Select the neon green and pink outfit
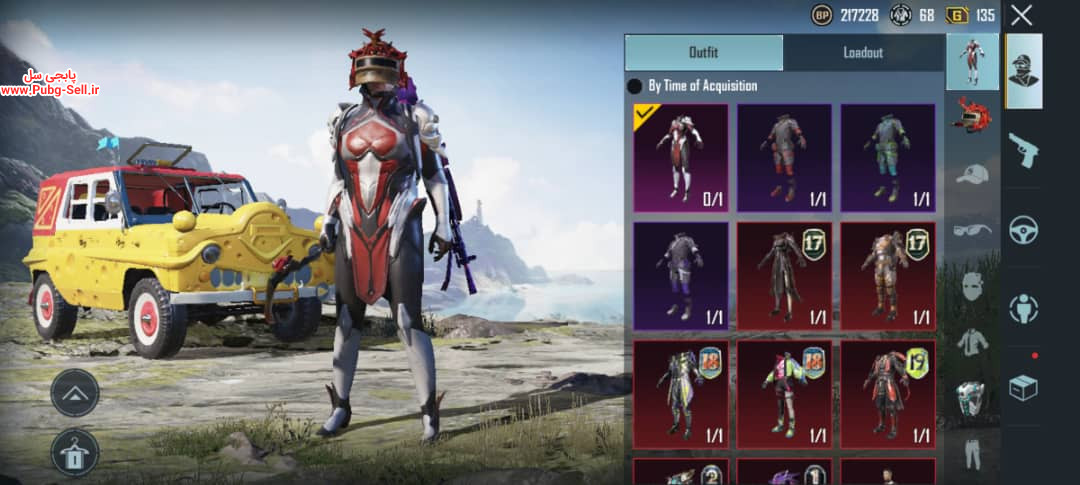Screen dimensions: 1080x485 (784, 393)
